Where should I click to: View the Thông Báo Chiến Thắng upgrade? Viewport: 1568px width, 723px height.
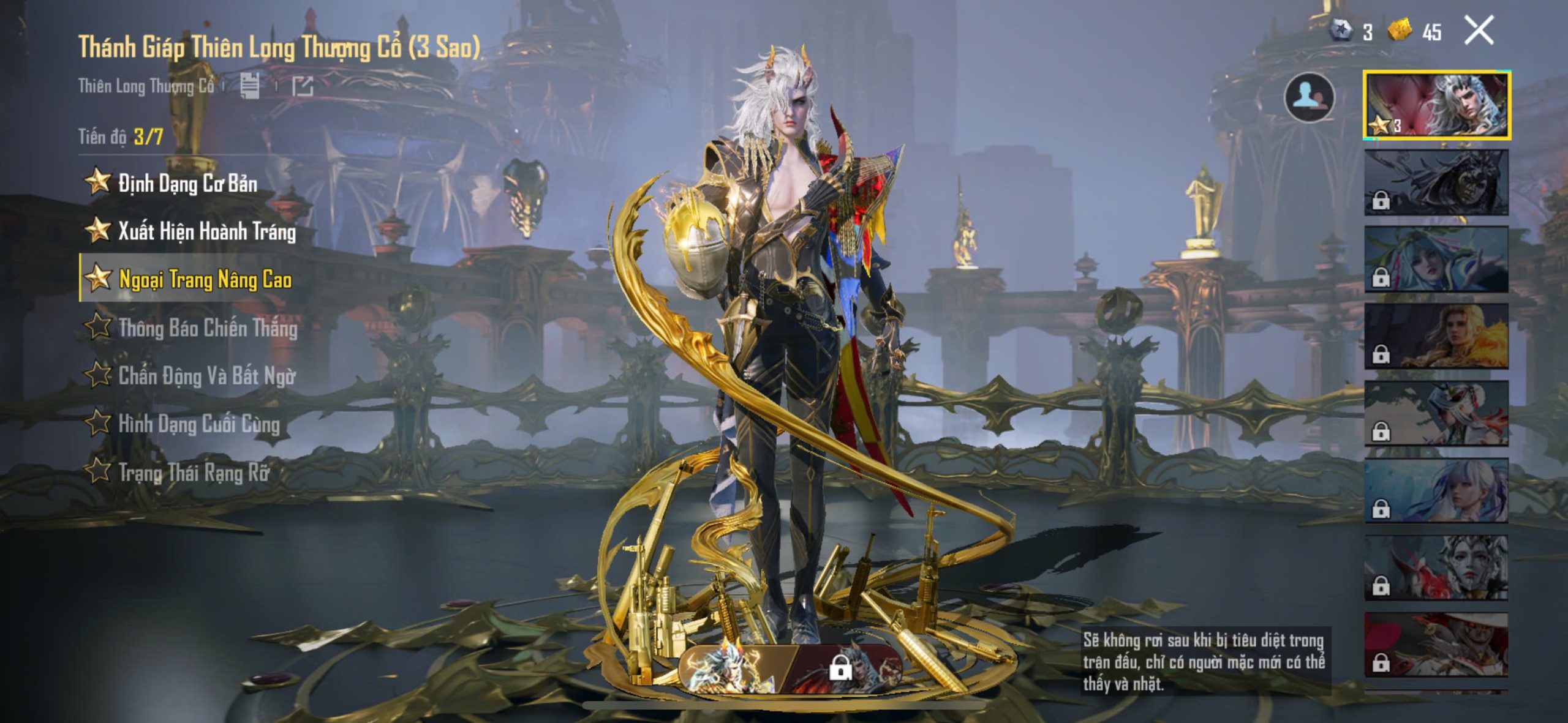pos(208,328)
